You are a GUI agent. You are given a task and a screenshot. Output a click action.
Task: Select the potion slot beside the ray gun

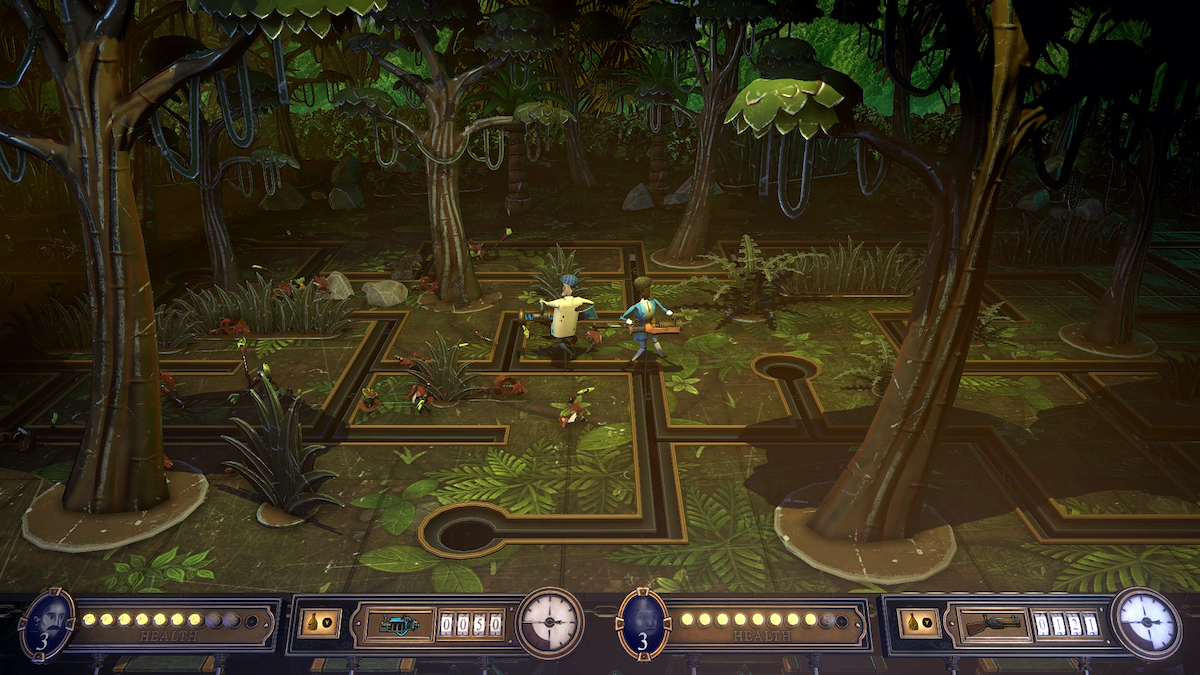319,623
